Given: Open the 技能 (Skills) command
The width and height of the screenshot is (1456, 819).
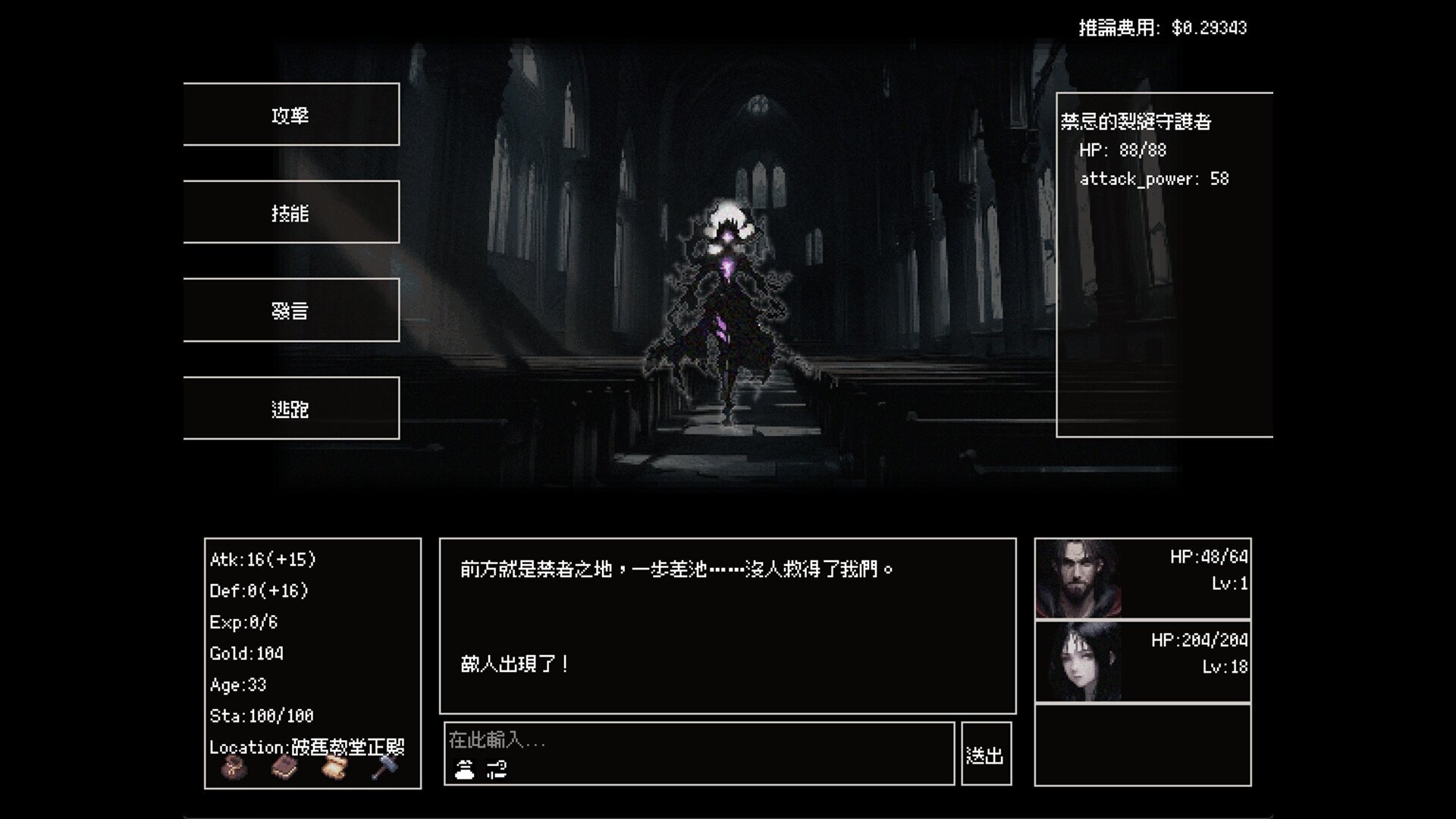Looking at the screenshot, I should (291, 212).
